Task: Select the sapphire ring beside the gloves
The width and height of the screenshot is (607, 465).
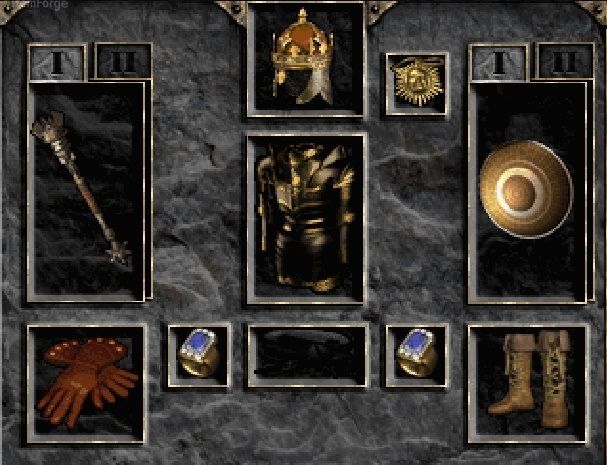Action: pyautogui.click(x=198, y=354)
